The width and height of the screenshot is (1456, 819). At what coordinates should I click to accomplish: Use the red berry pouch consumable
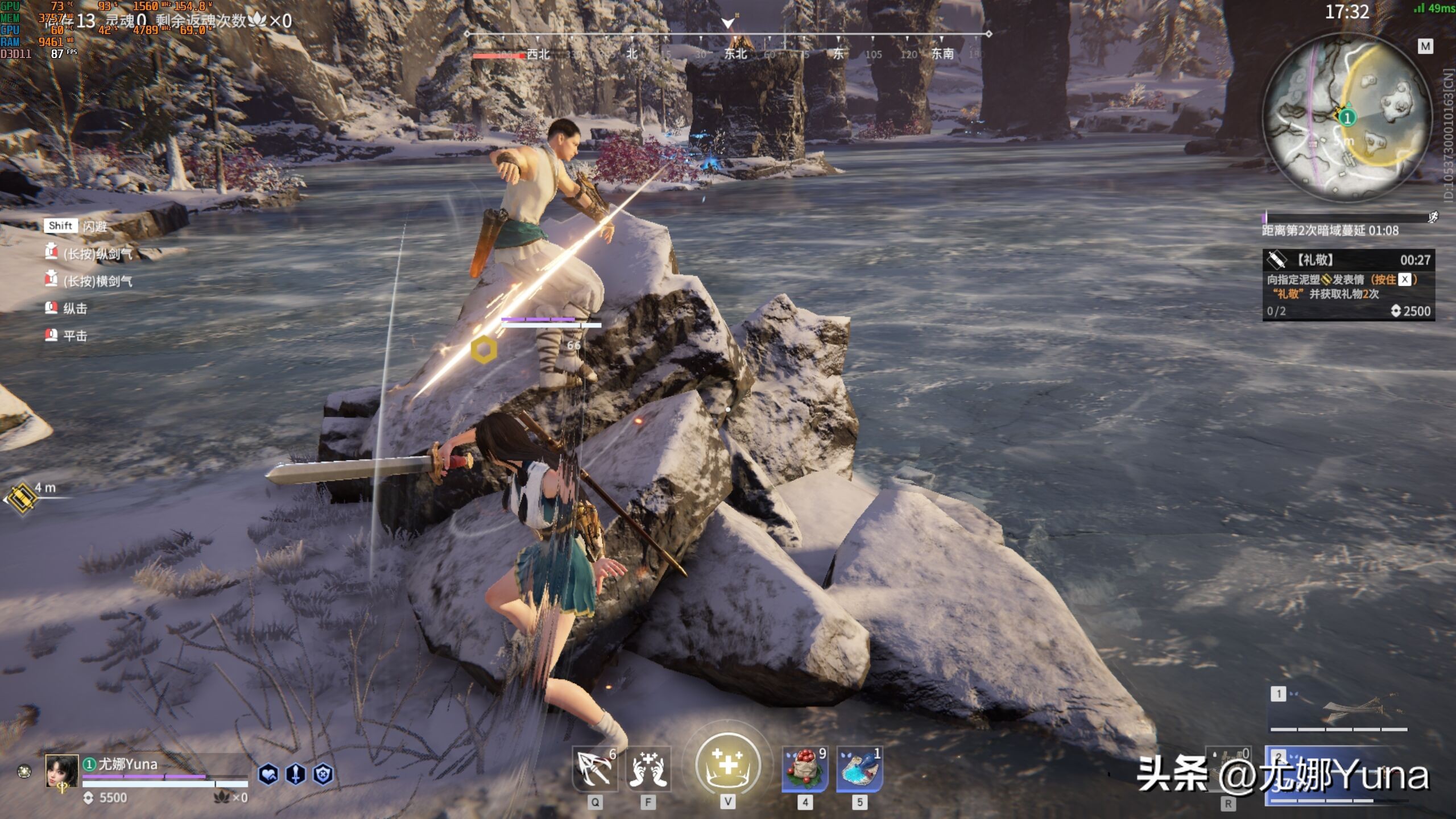805,769
